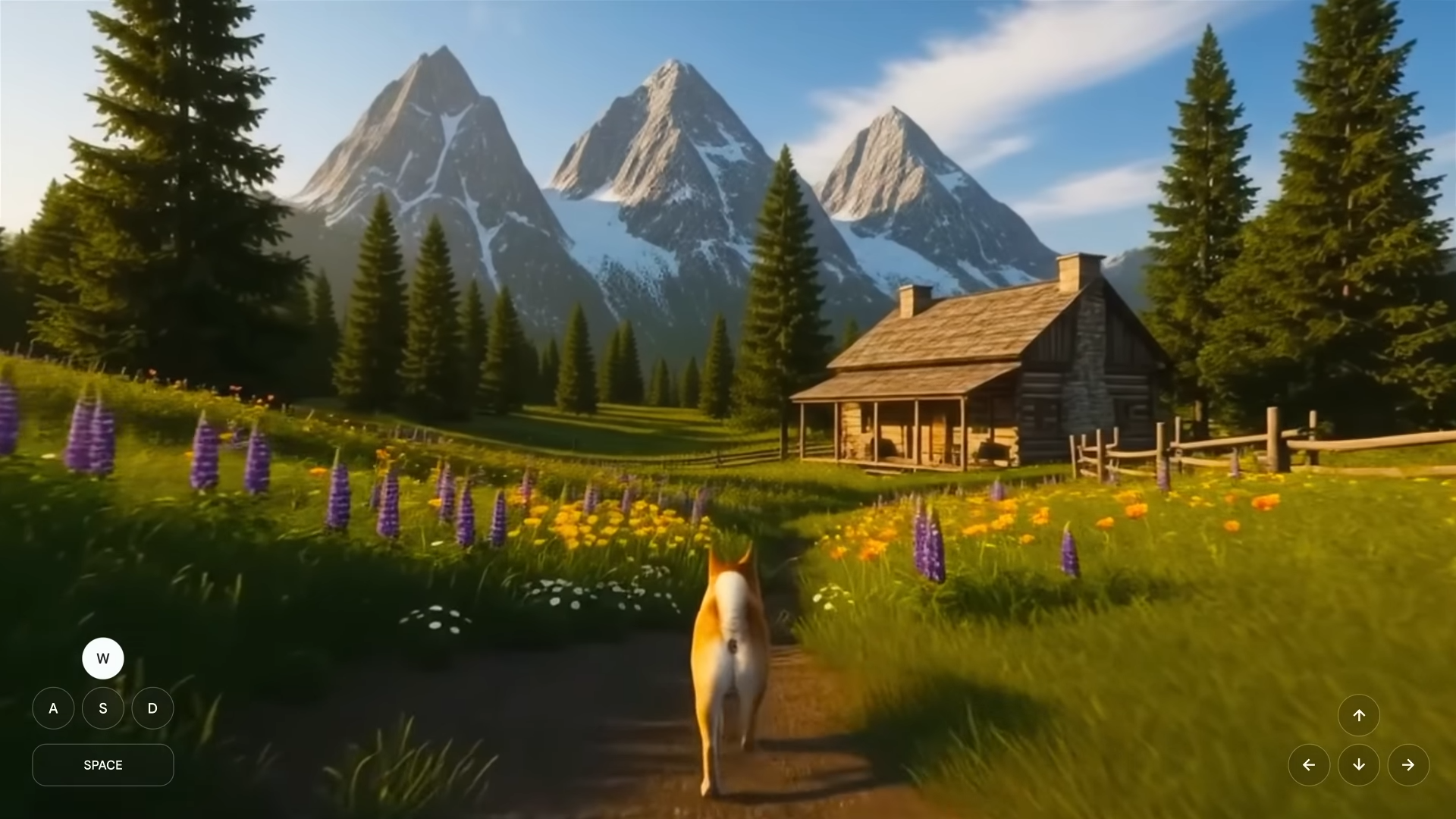The image size is (1456, 819).
Task: Tap the left arrow navigation control
Action: tap(1310, 765)
